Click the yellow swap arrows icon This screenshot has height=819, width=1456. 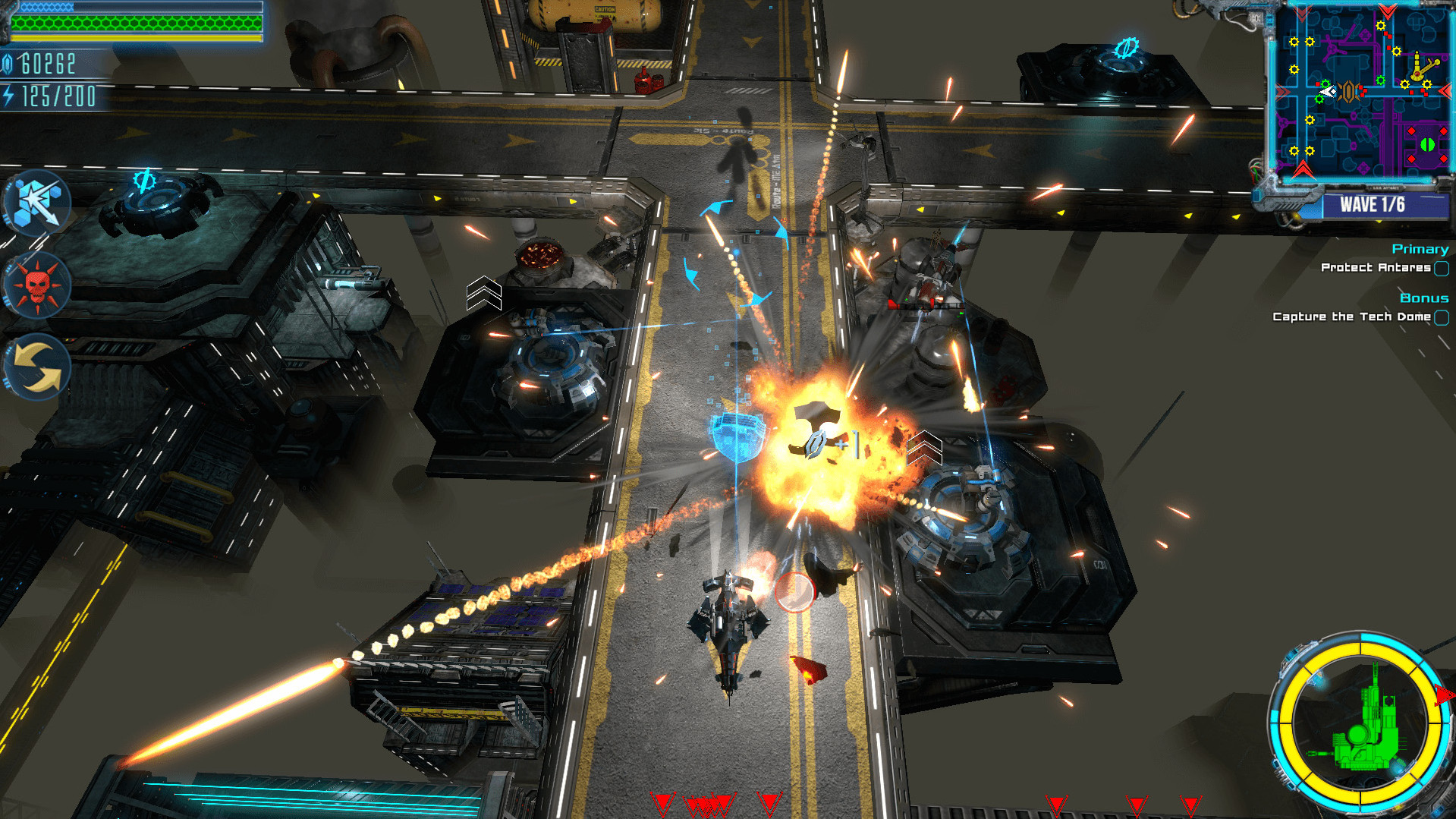pos(38,367)
